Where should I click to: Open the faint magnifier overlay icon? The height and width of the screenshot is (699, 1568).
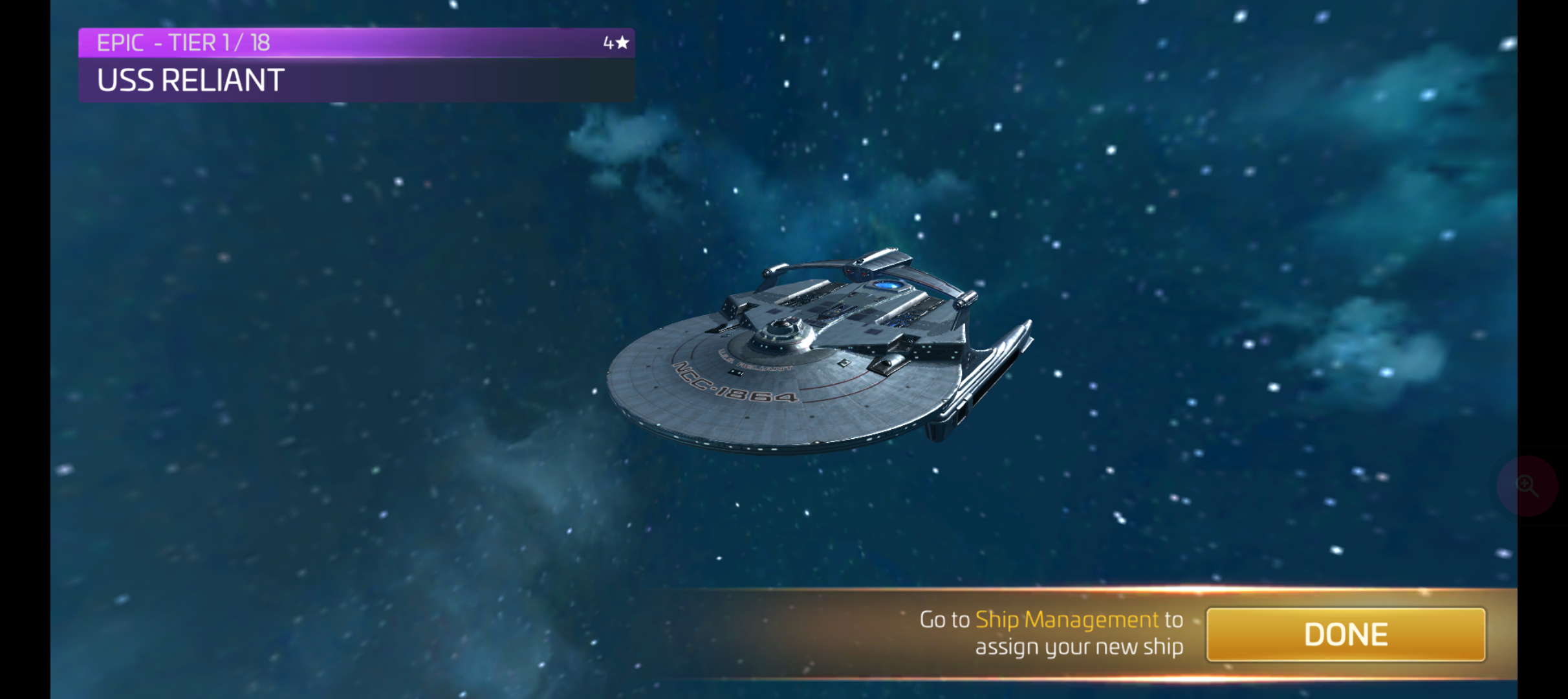click(1528, 485)
